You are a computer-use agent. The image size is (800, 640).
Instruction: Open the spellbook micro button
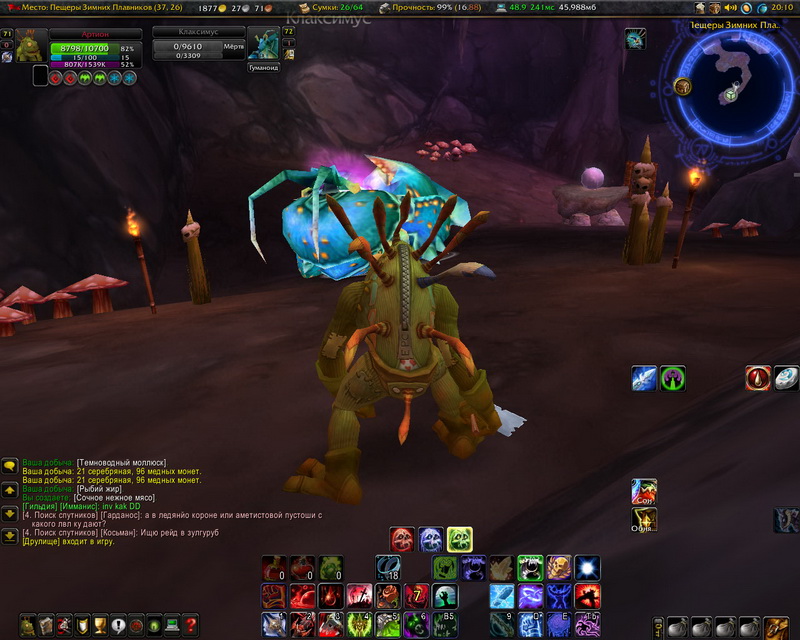point(47,626)
